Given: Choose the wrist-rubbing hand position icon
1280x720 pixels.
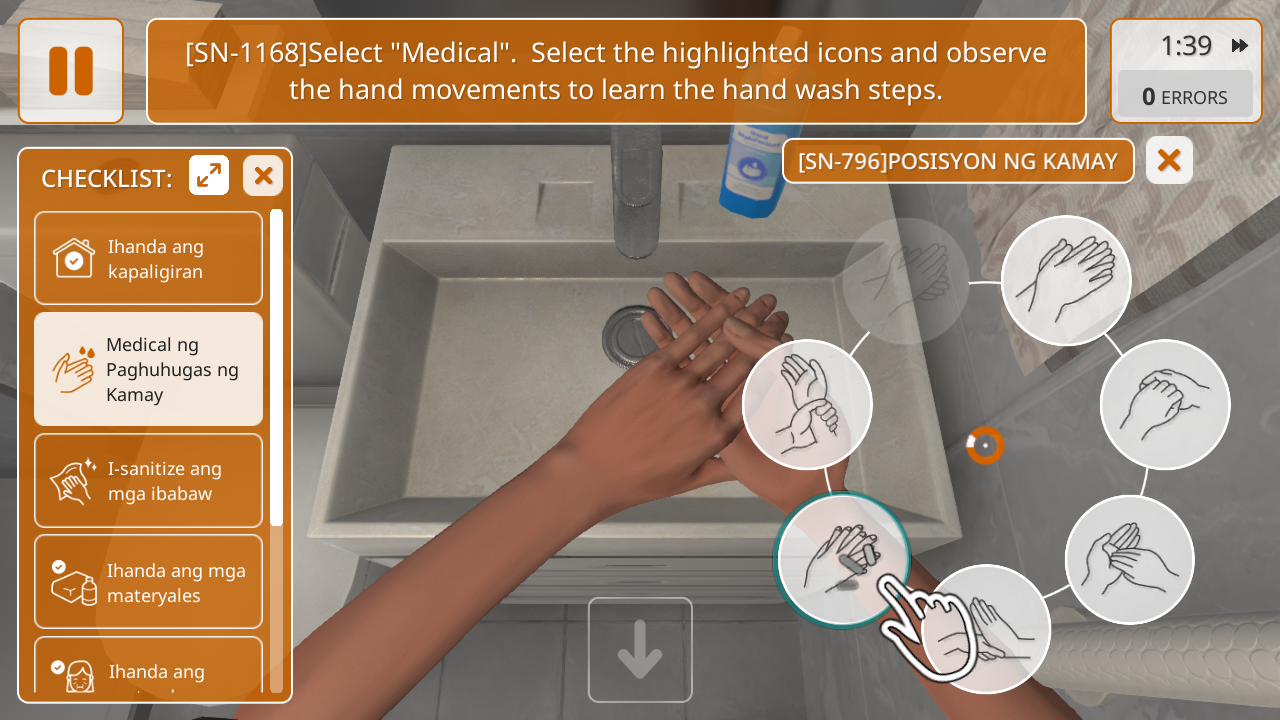Looking at the screenshot, I should point(807,405).
